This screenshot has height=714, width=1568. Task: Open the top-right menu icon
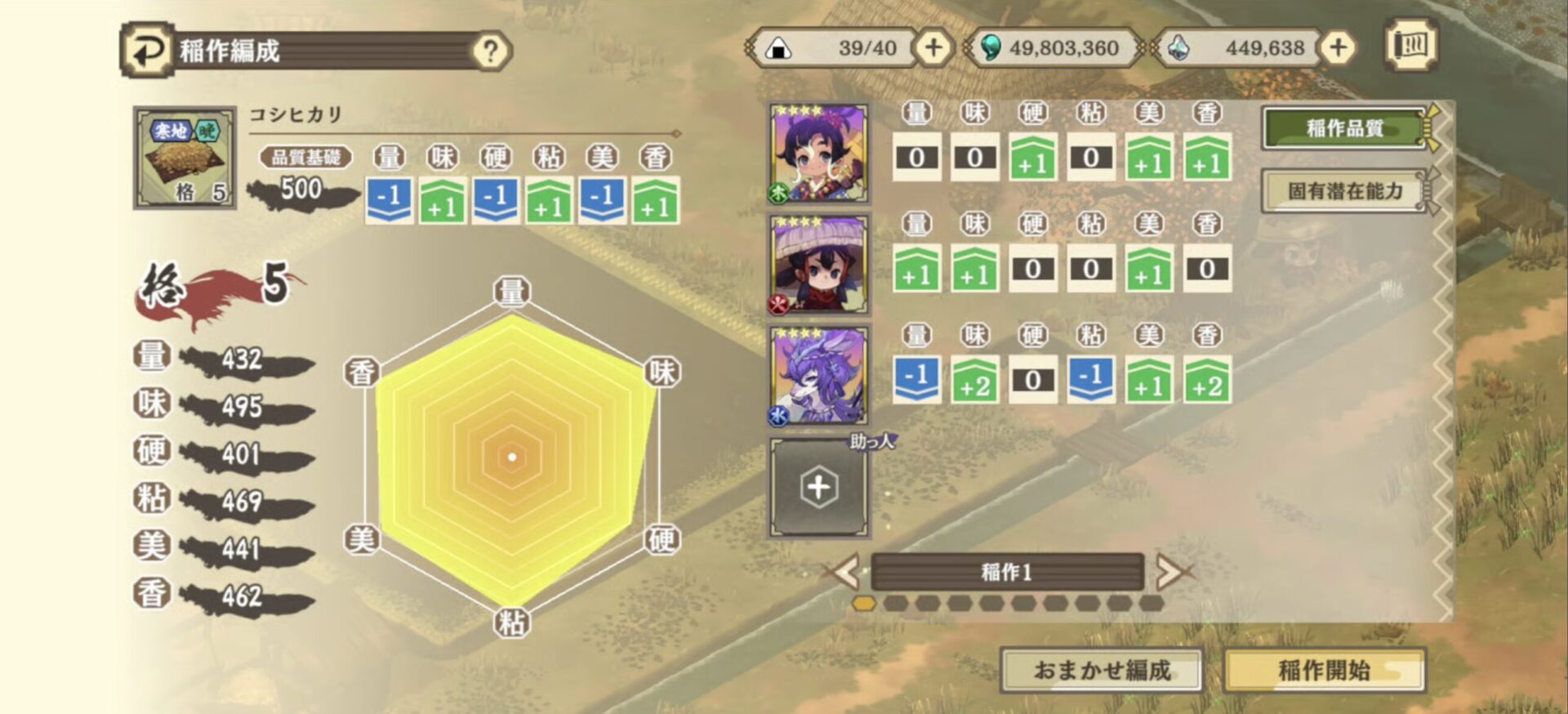coord(1410,45)
